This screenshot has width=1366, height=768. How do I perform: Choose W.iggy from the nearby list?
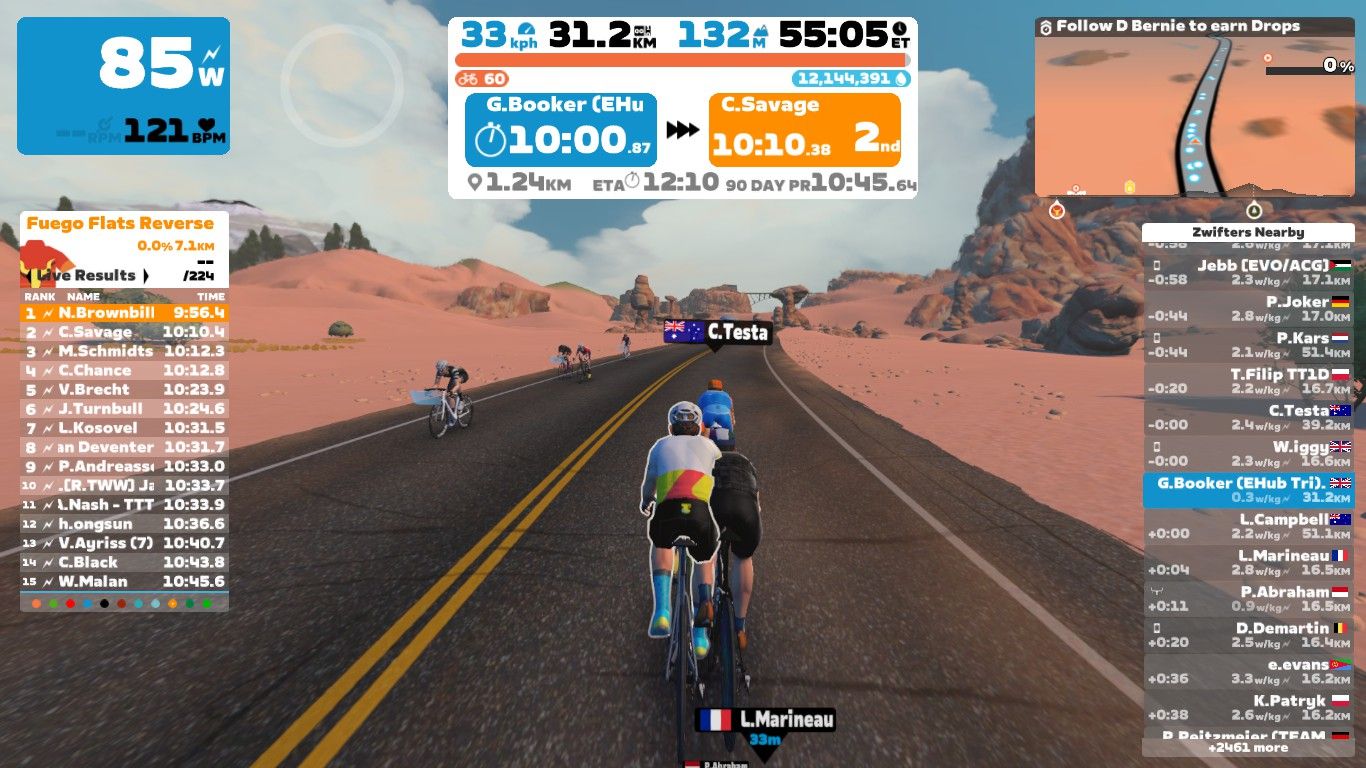coord(1248,454)
